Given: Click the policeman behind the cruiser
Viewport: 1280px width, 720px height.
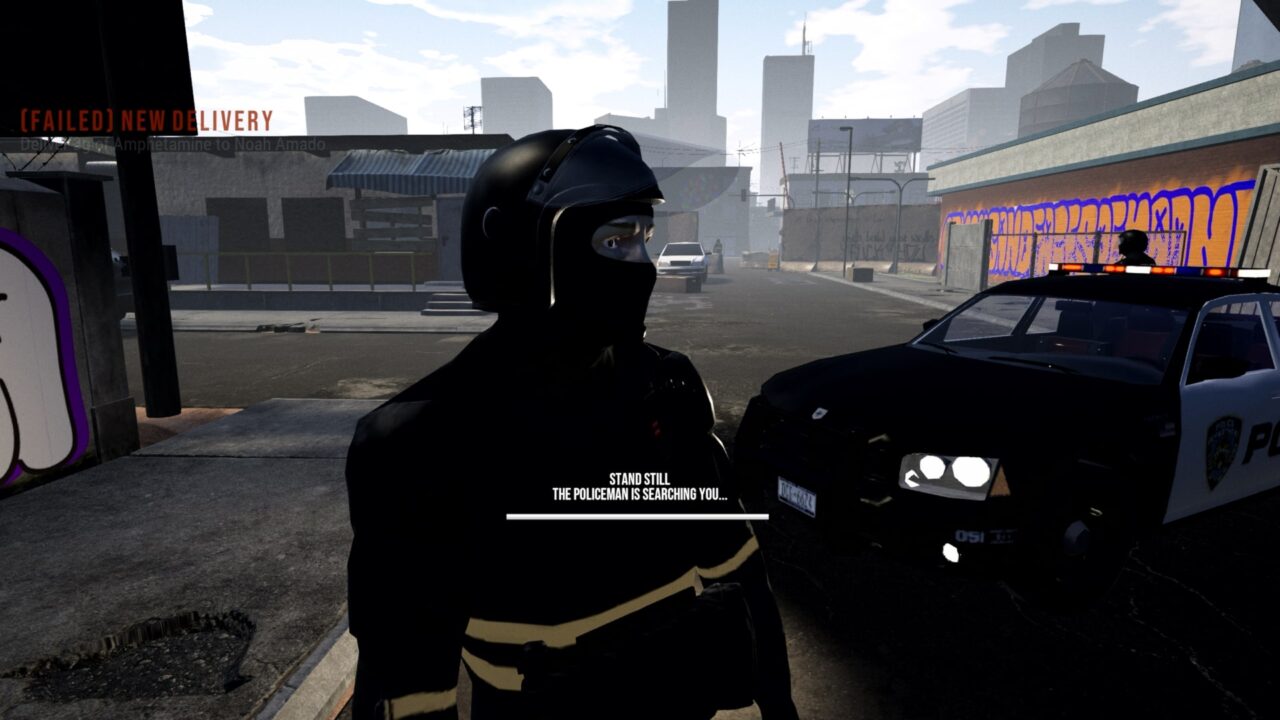Looking at the screenshot, I should coord(1135,243).
